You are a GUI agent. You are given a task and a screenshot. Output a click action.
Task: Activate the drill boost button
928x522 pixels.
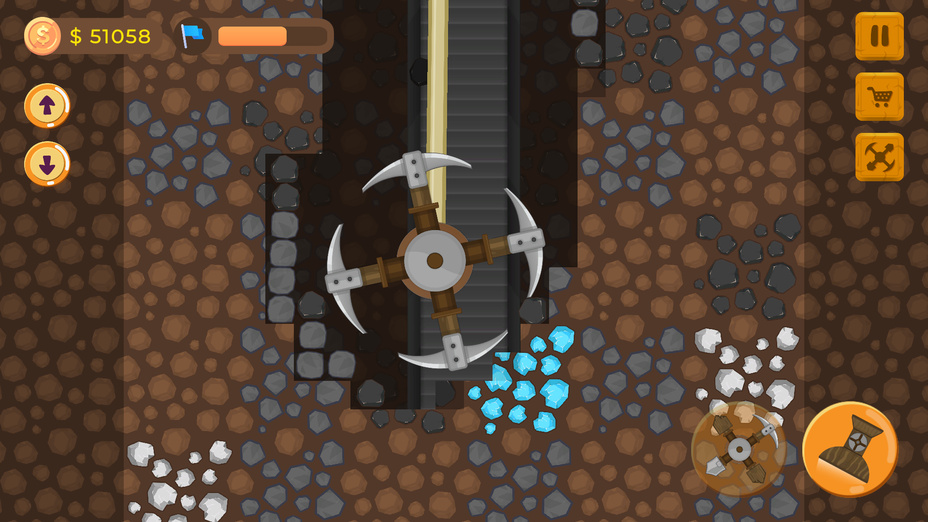coord(849,449)
